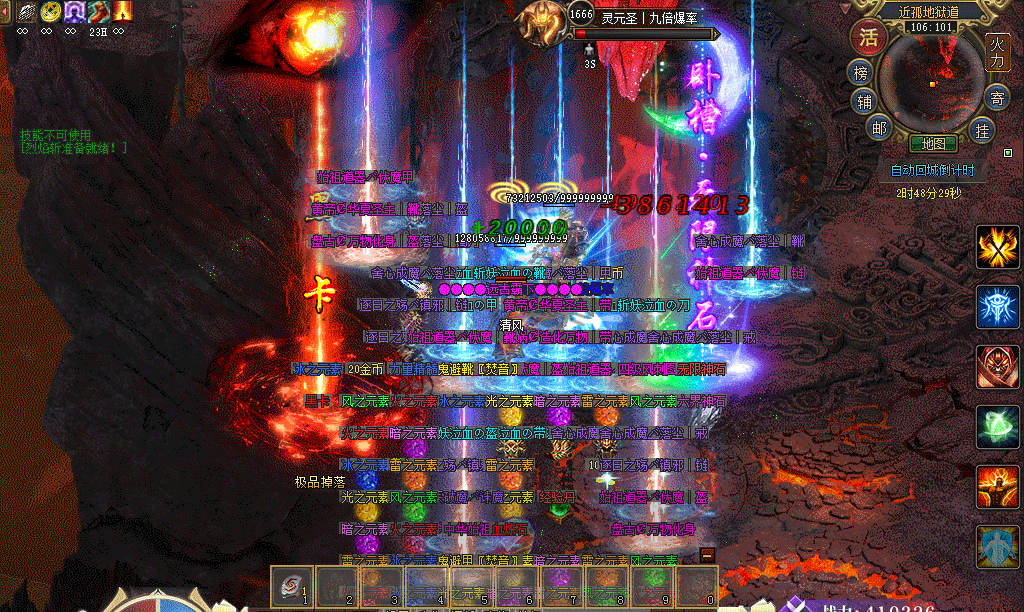1024x612 pixels.
Task: Activate the crossed flaming axes skill
Action: click(998, 247)
